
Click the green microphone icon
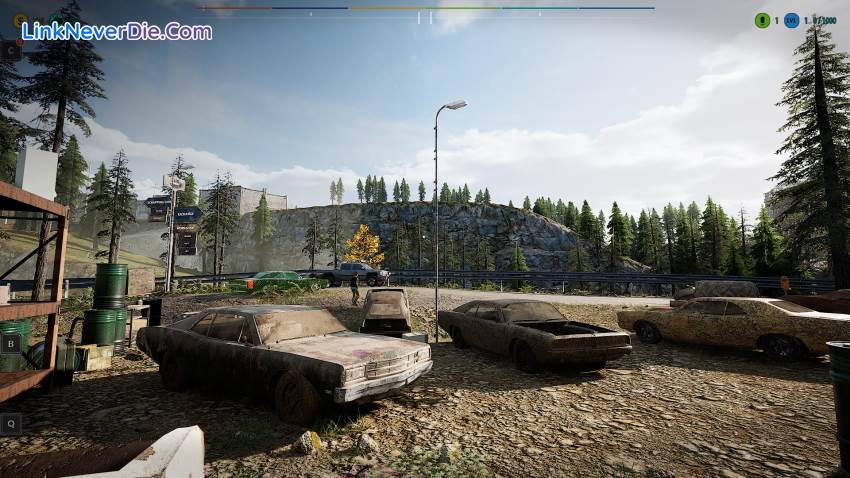(x=762, y=20)
